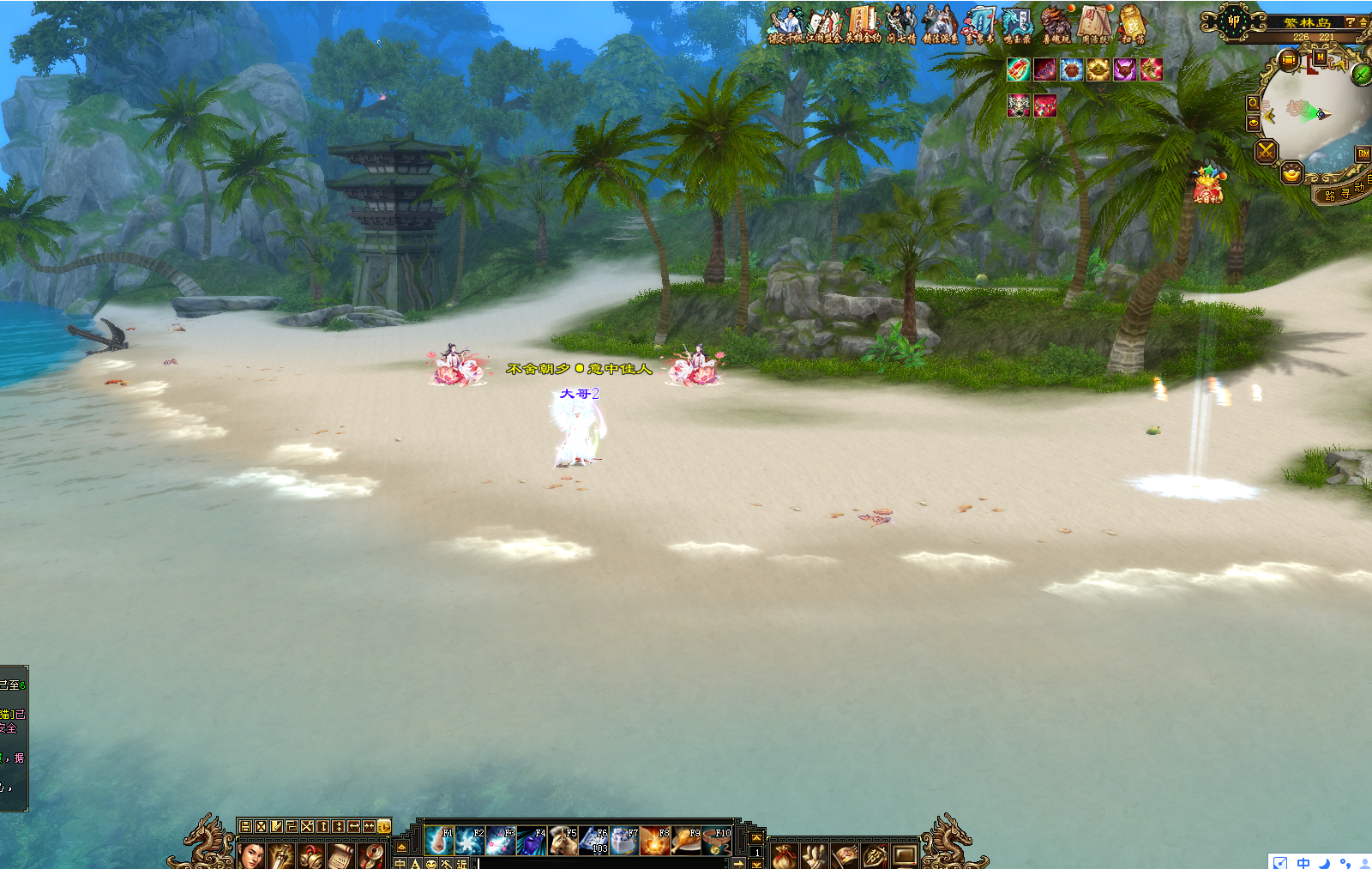Use the F9 roast chicken leg item

point(687,842)
